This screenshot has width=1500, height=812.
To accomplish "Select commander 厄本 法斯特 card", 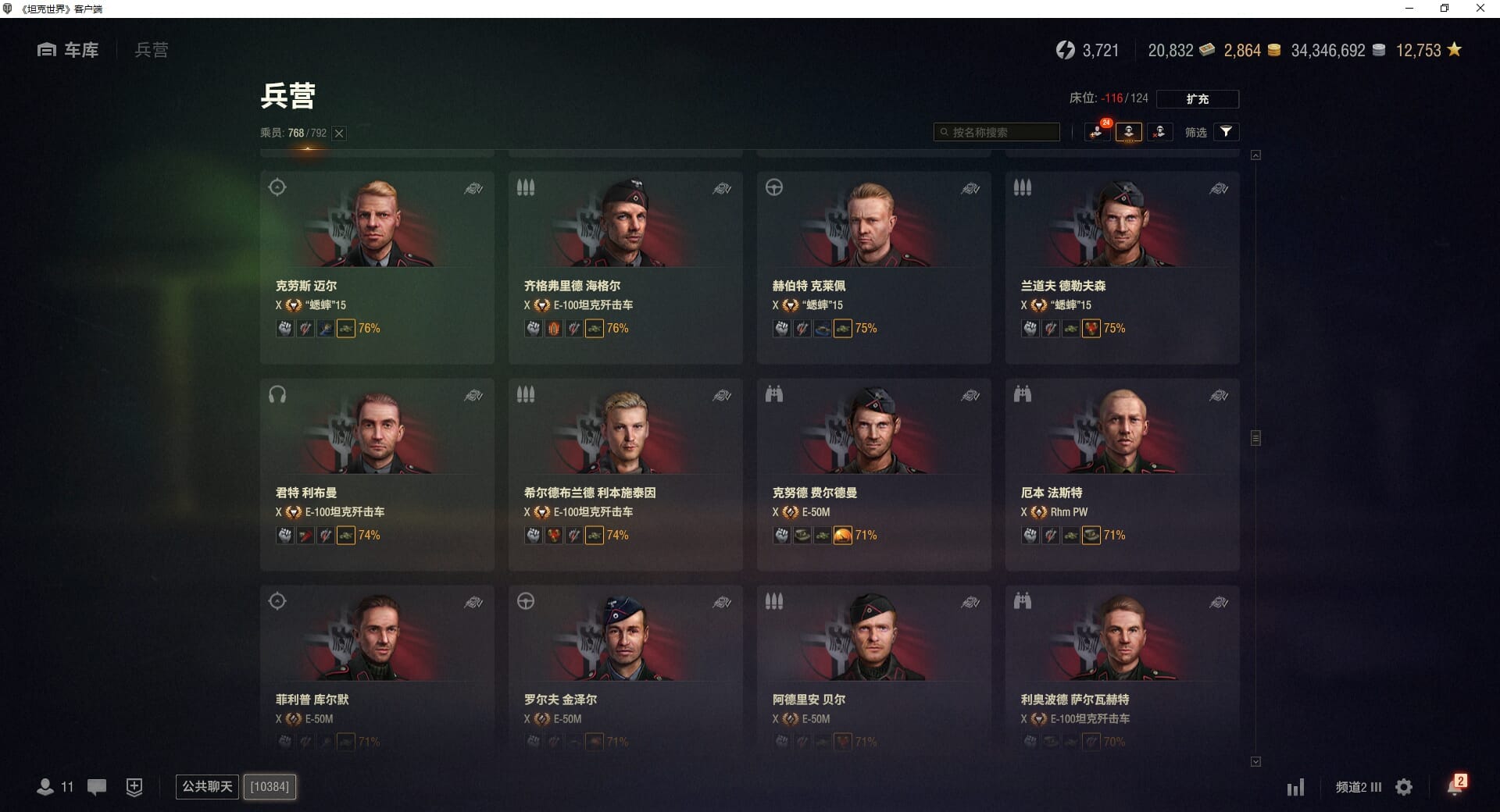I will [1122, 474].
